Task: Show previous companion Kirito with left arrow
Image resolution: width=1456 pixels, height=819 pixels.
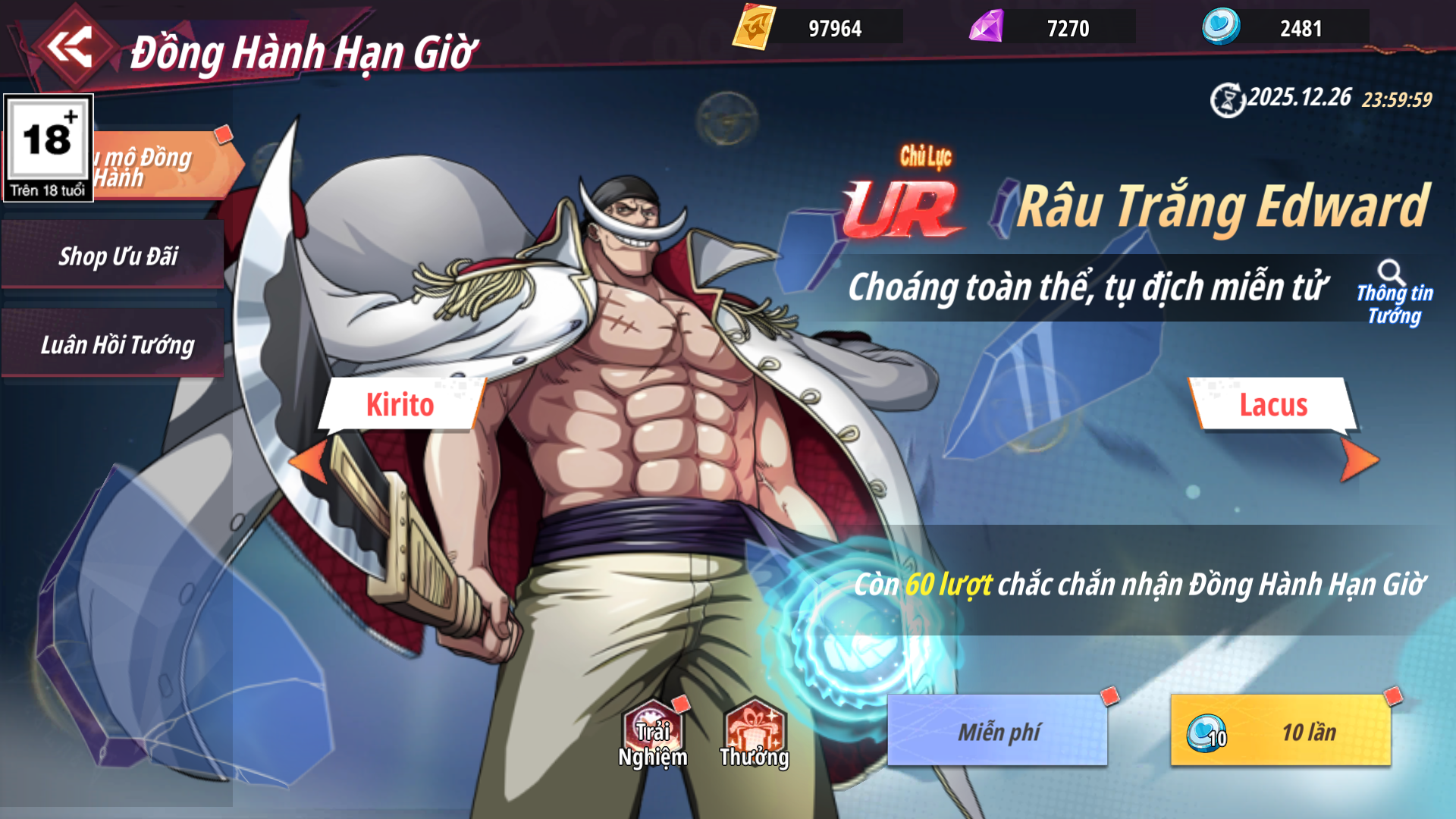Action: pos(309,460)
